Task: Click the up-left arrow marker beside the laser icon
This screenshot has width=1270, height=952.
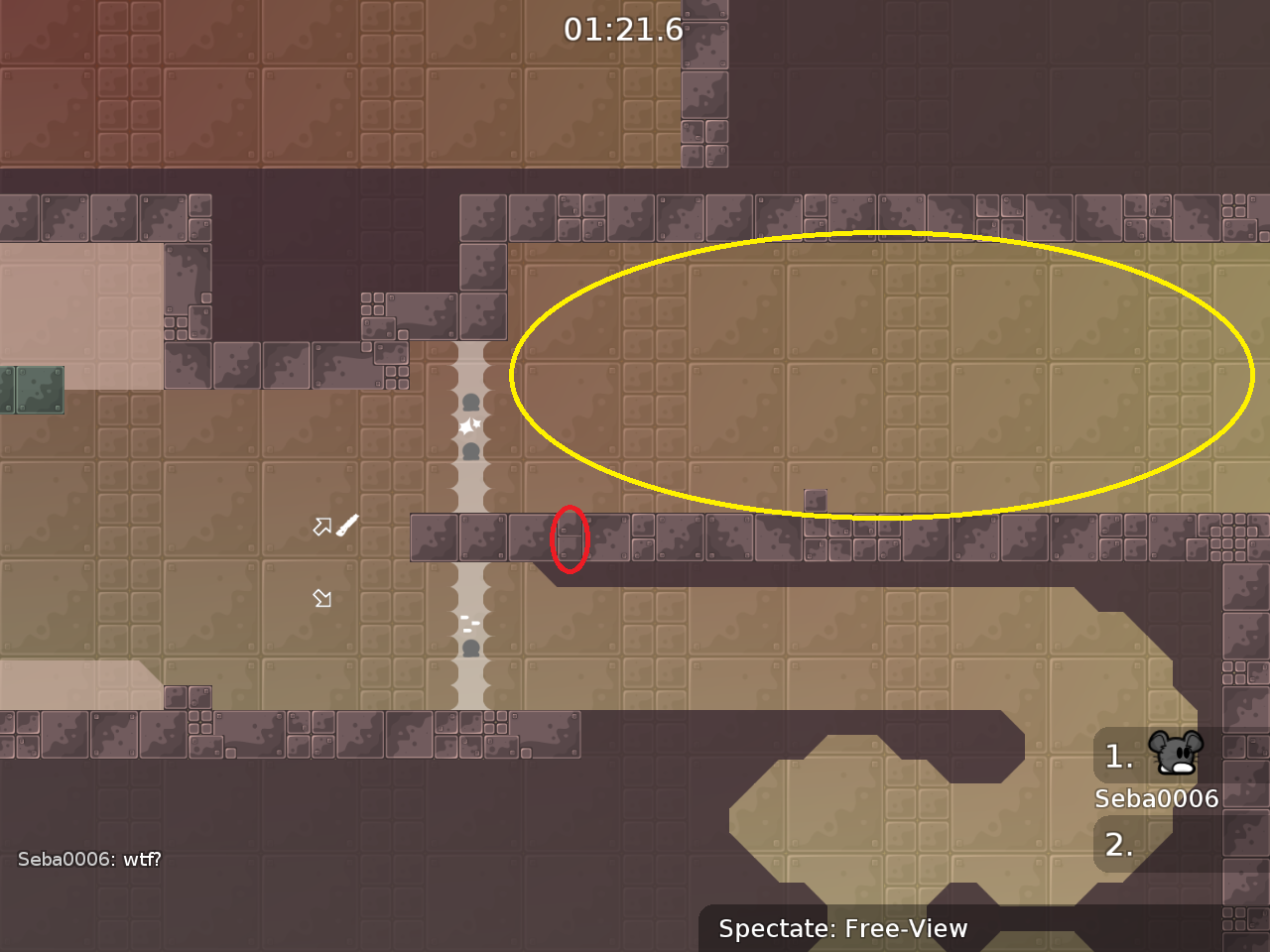Action: pos(322,526)
